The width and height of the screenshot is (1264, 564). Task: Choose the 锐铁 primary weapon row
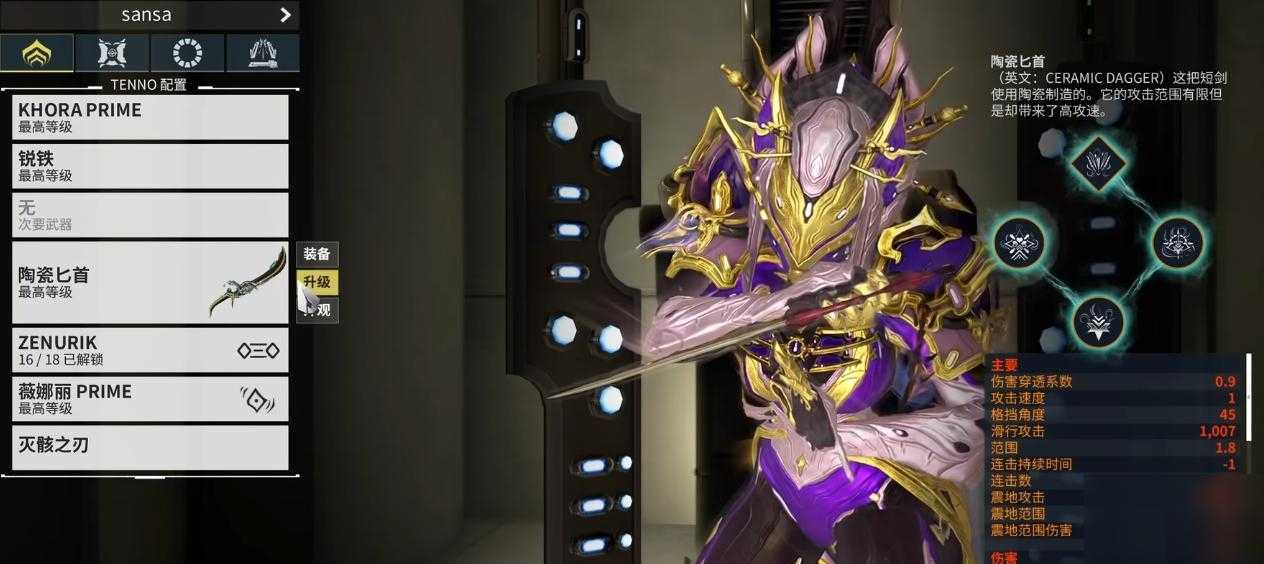point(150,166)
